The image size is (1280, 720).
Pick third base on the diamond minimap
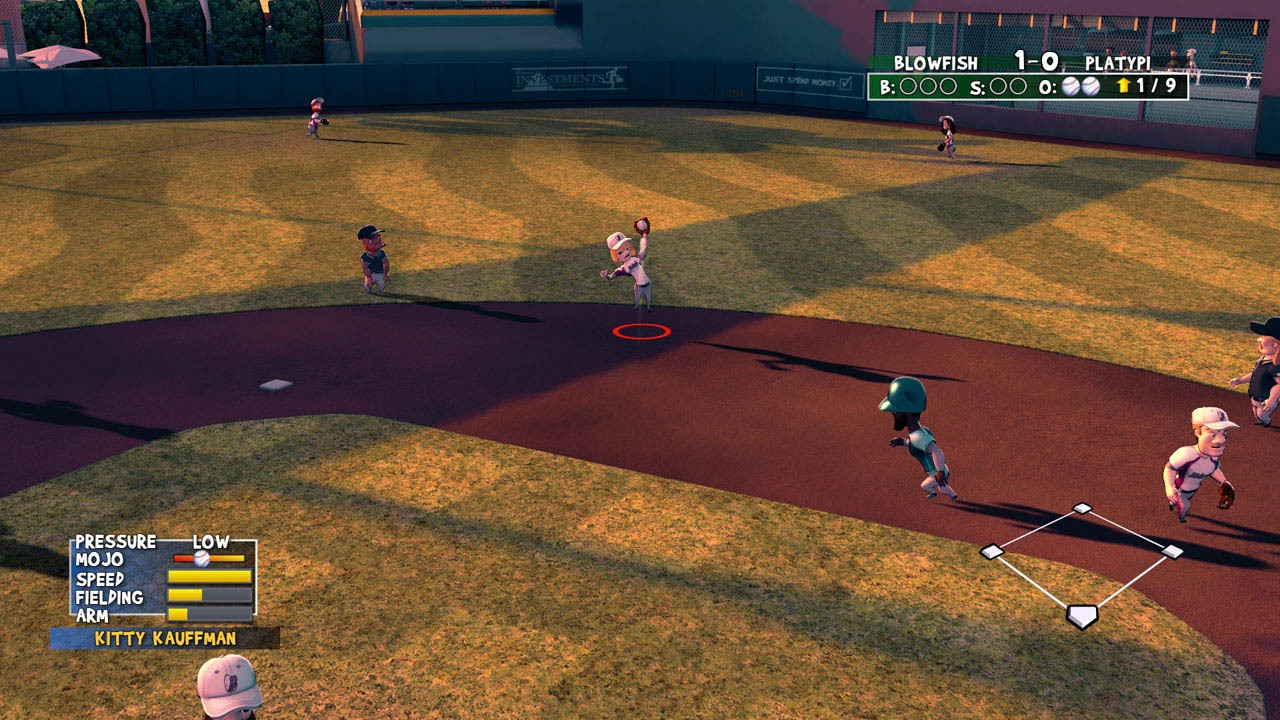(991, 551)
